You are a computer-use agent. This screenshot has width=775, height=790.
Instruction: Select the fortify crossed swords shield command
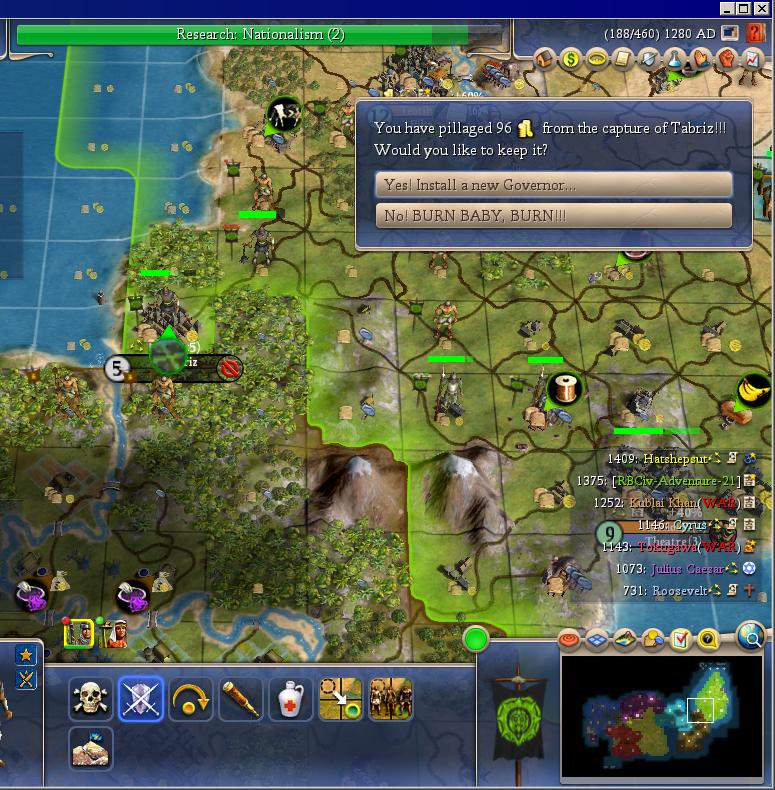pyautogui.click(x=140, y=699)
